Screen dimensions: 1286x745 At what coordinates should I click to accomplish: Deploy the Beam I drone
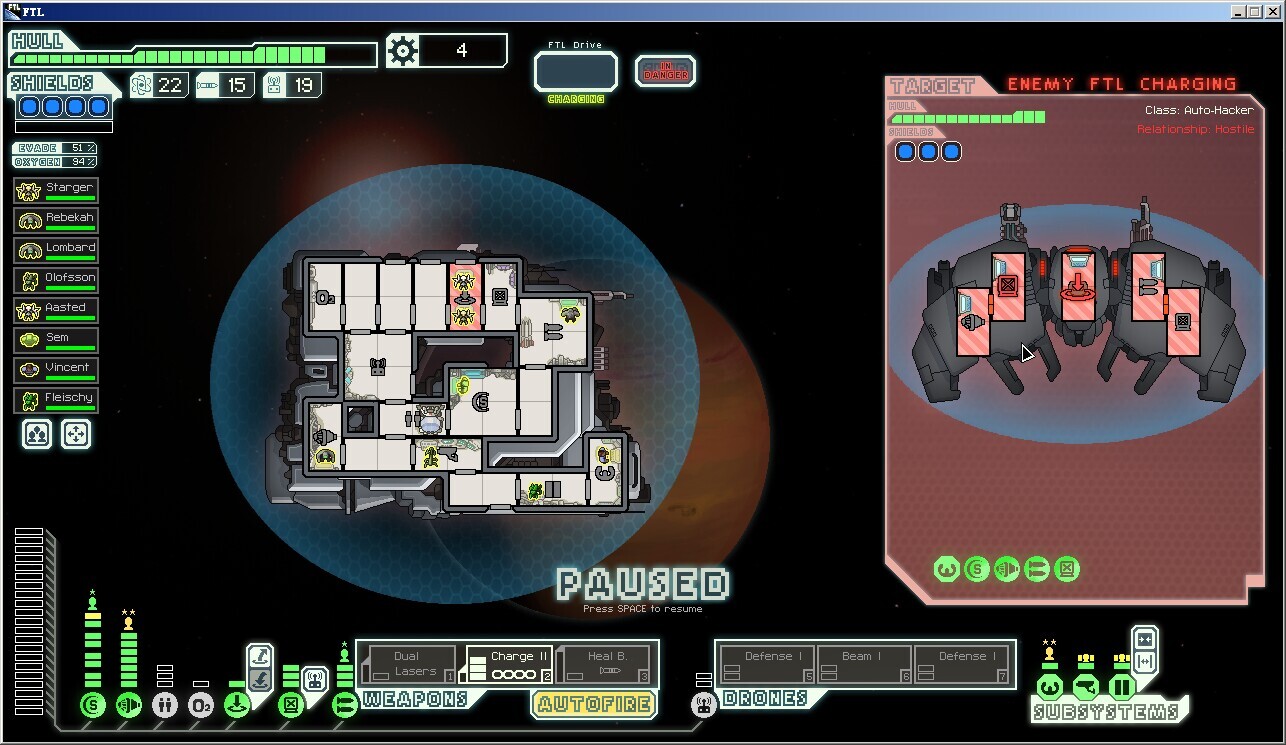[865, 664]
